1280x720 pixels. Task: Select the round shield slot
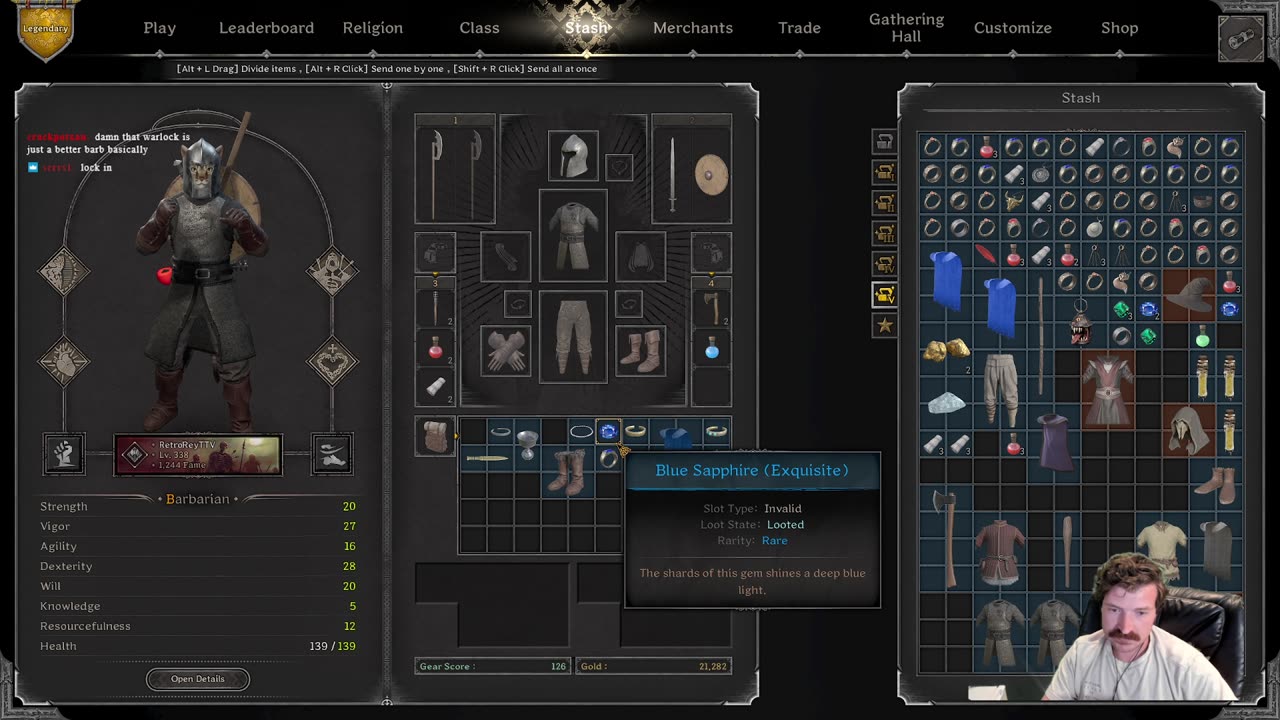711,175
